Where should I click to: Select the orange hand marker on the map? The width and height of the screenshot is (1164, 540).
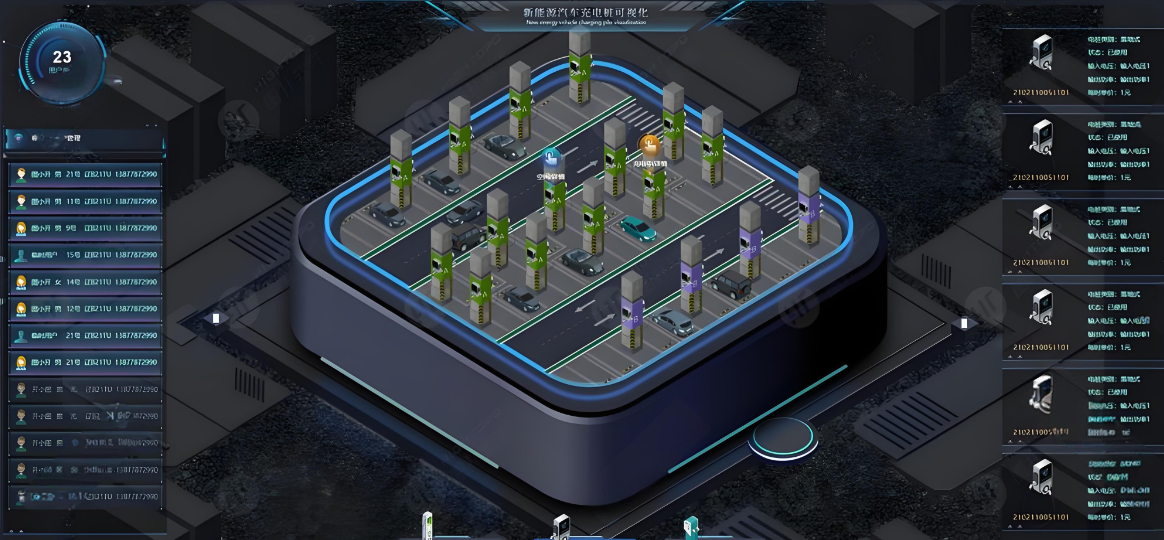649,144
